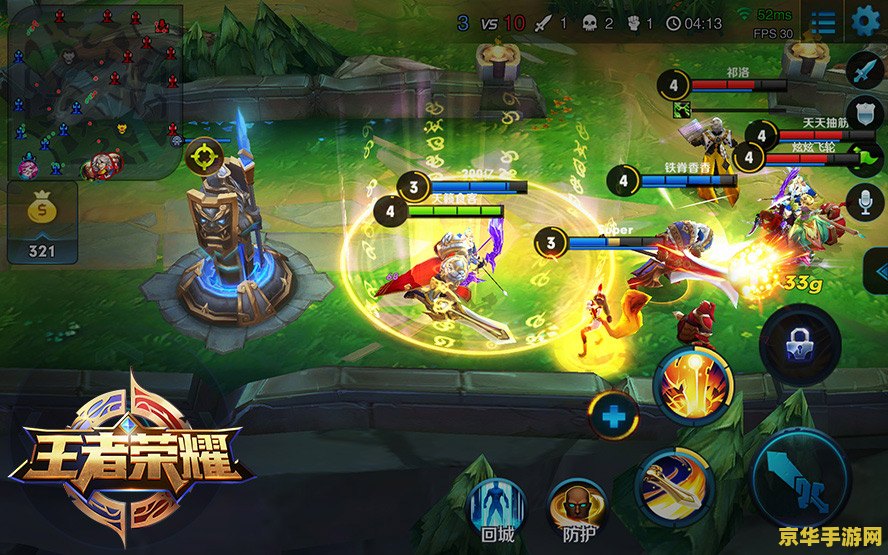Tap the locked ultimate skill button

799,346
